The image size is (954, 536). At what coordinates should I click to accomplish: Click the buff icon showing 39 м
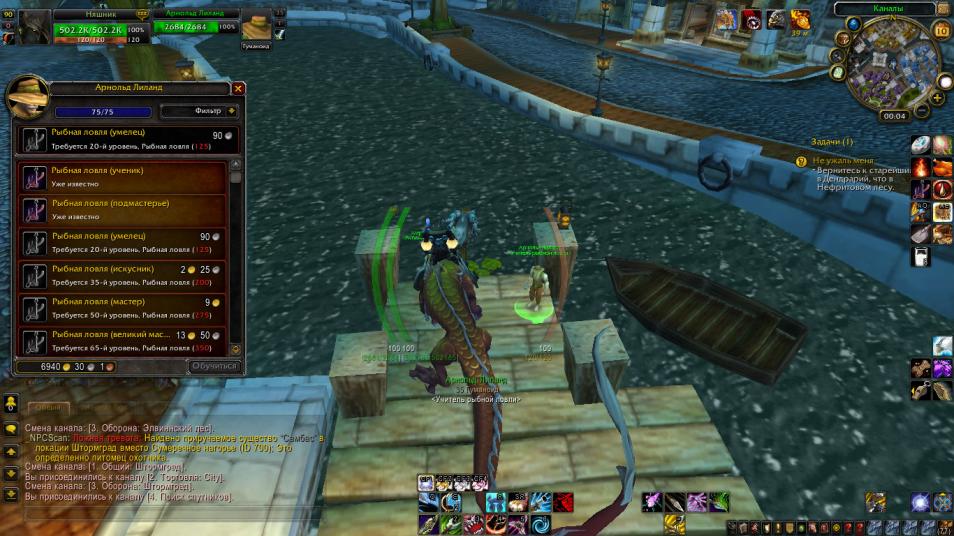(800, 19)
